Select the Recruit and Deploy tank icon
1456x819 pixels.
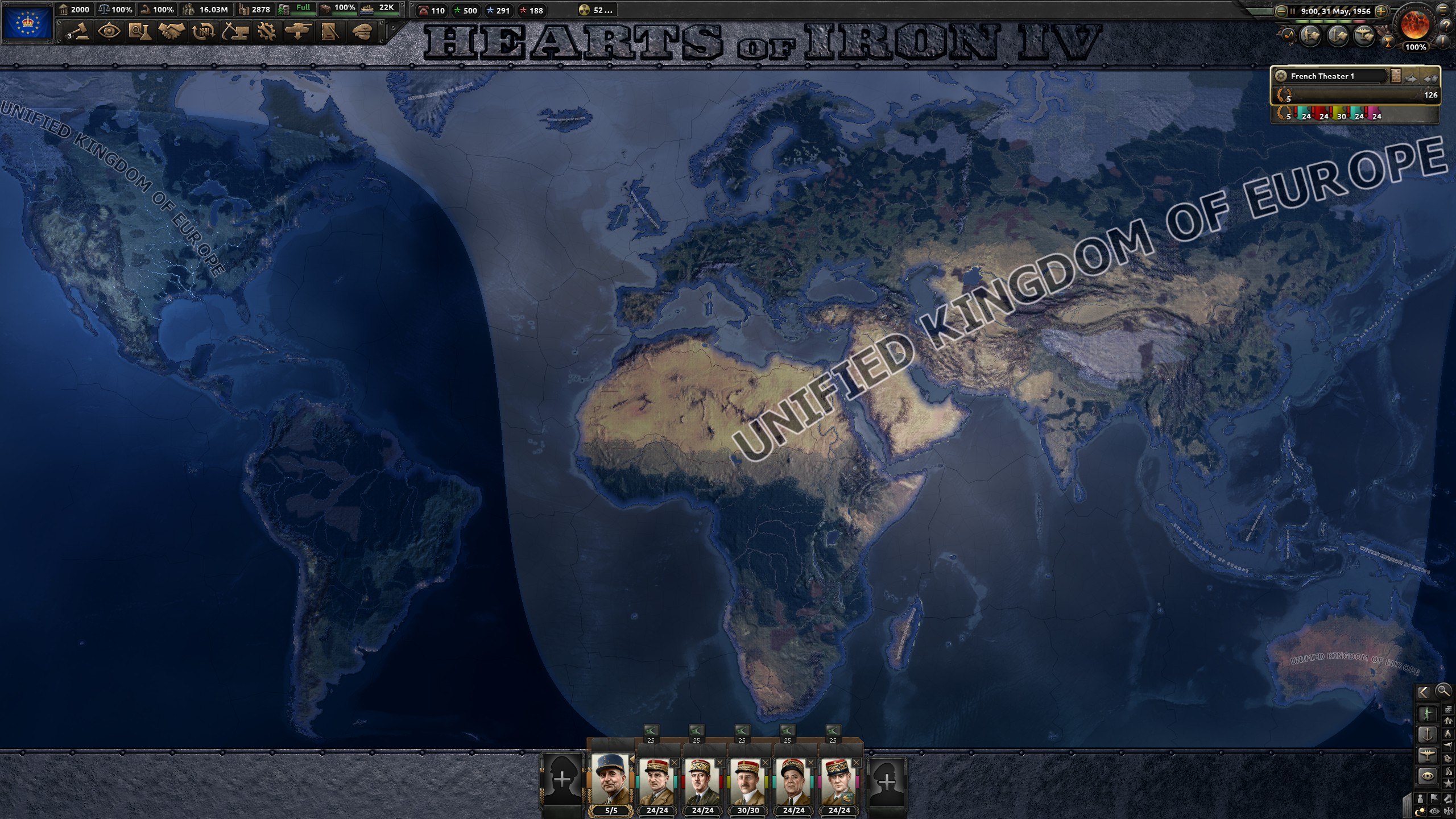pyautogui.click(x=298, y=31)
